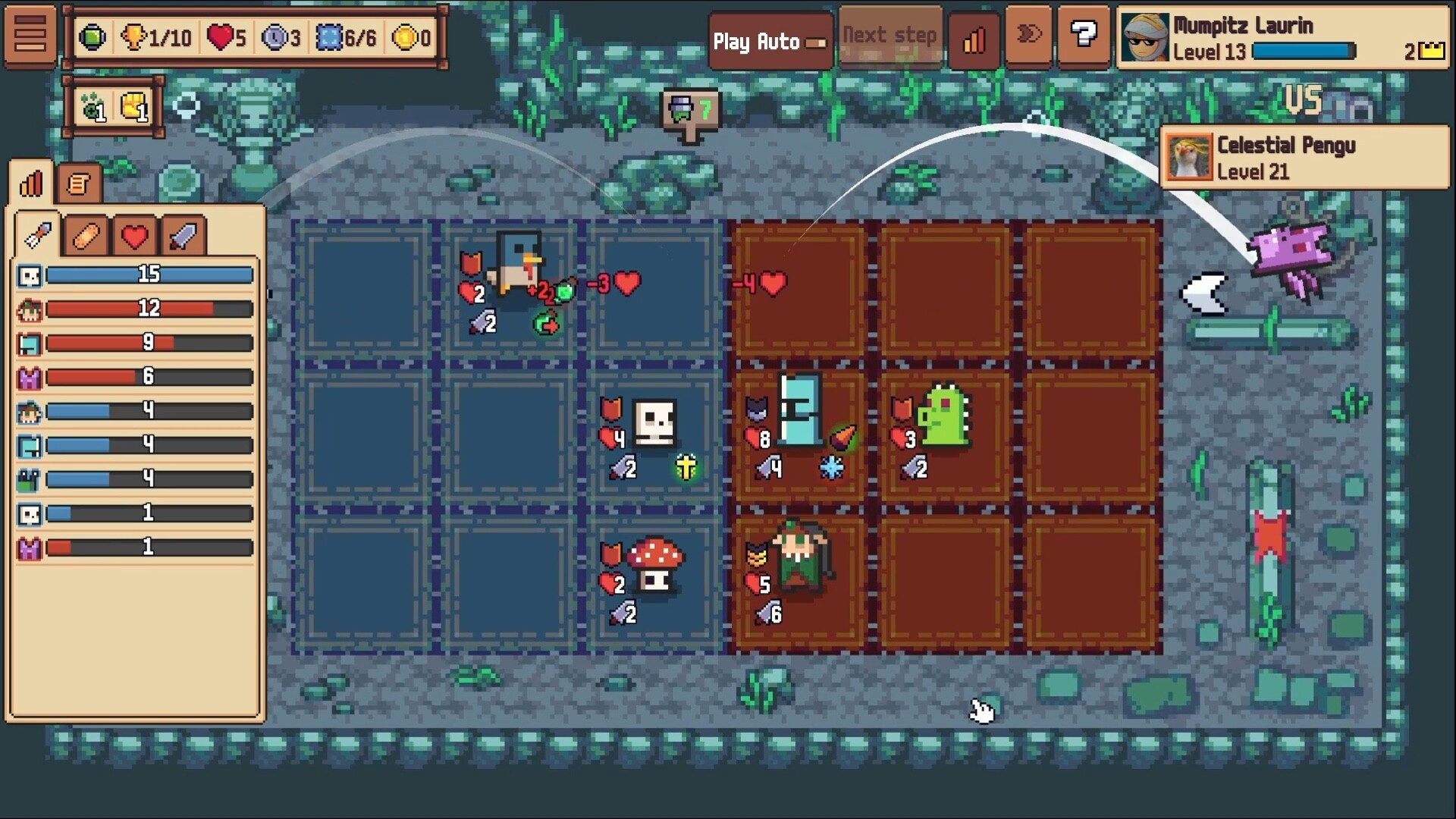The width and height of the screenshot is (1456, 819).
Task: Select the statistics bar chart icon near Play Auto
Action: [974, 39]
